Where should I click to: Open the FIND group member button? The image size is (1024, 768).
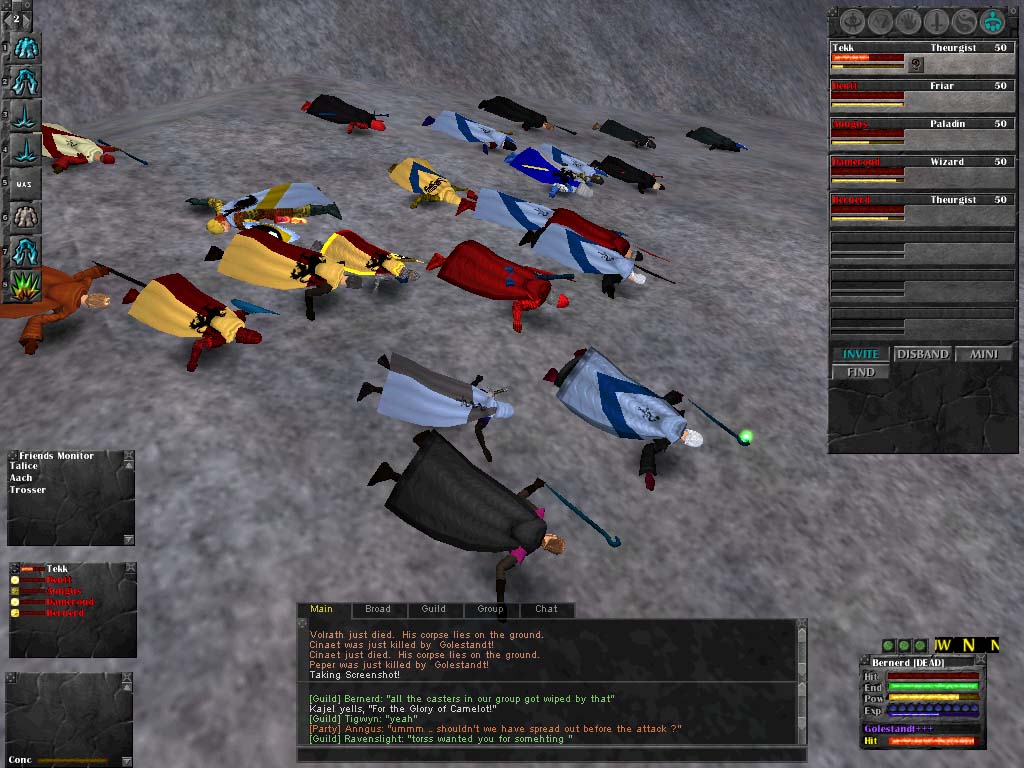(x=861, y=372)
